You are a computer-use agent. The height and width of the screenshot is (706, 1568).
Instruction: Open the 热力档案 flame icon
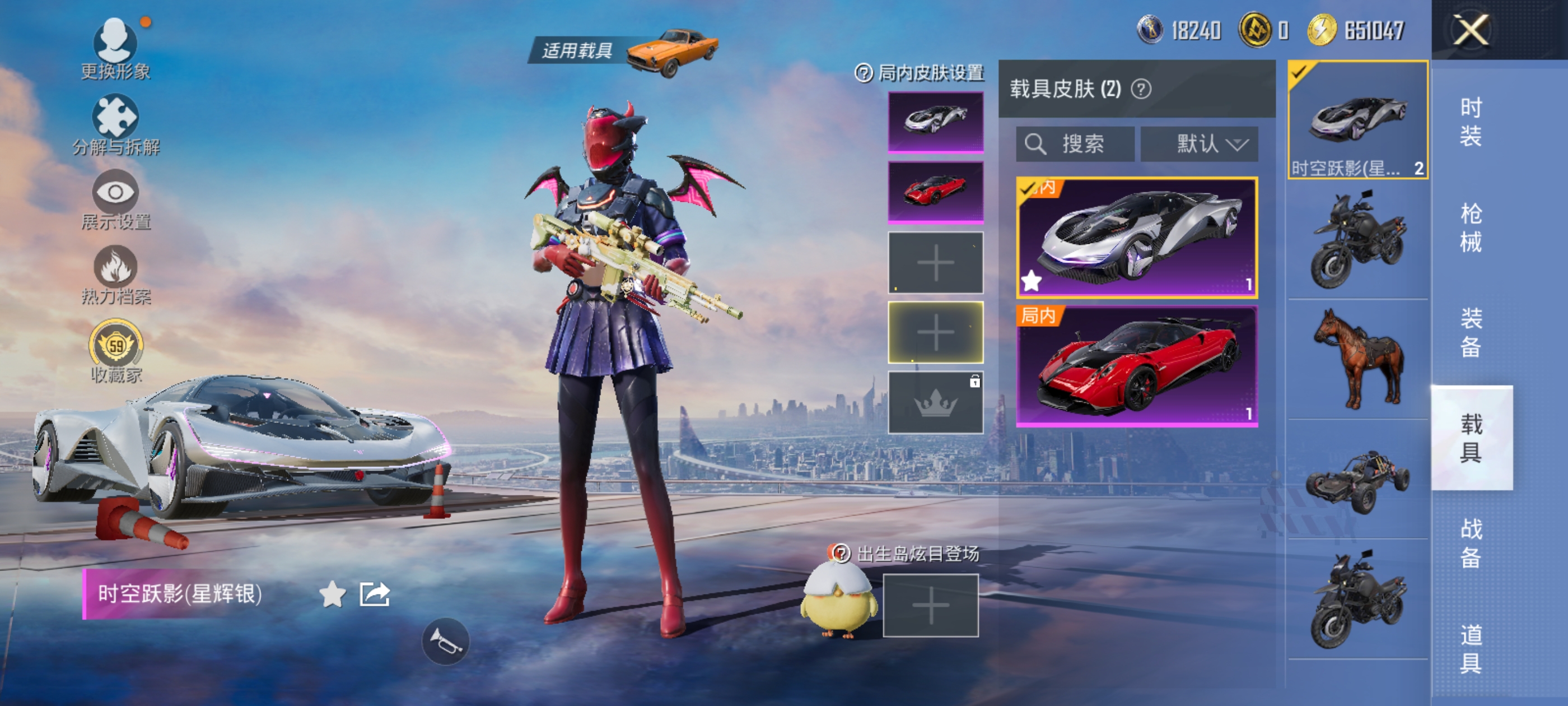pos(115,274)
